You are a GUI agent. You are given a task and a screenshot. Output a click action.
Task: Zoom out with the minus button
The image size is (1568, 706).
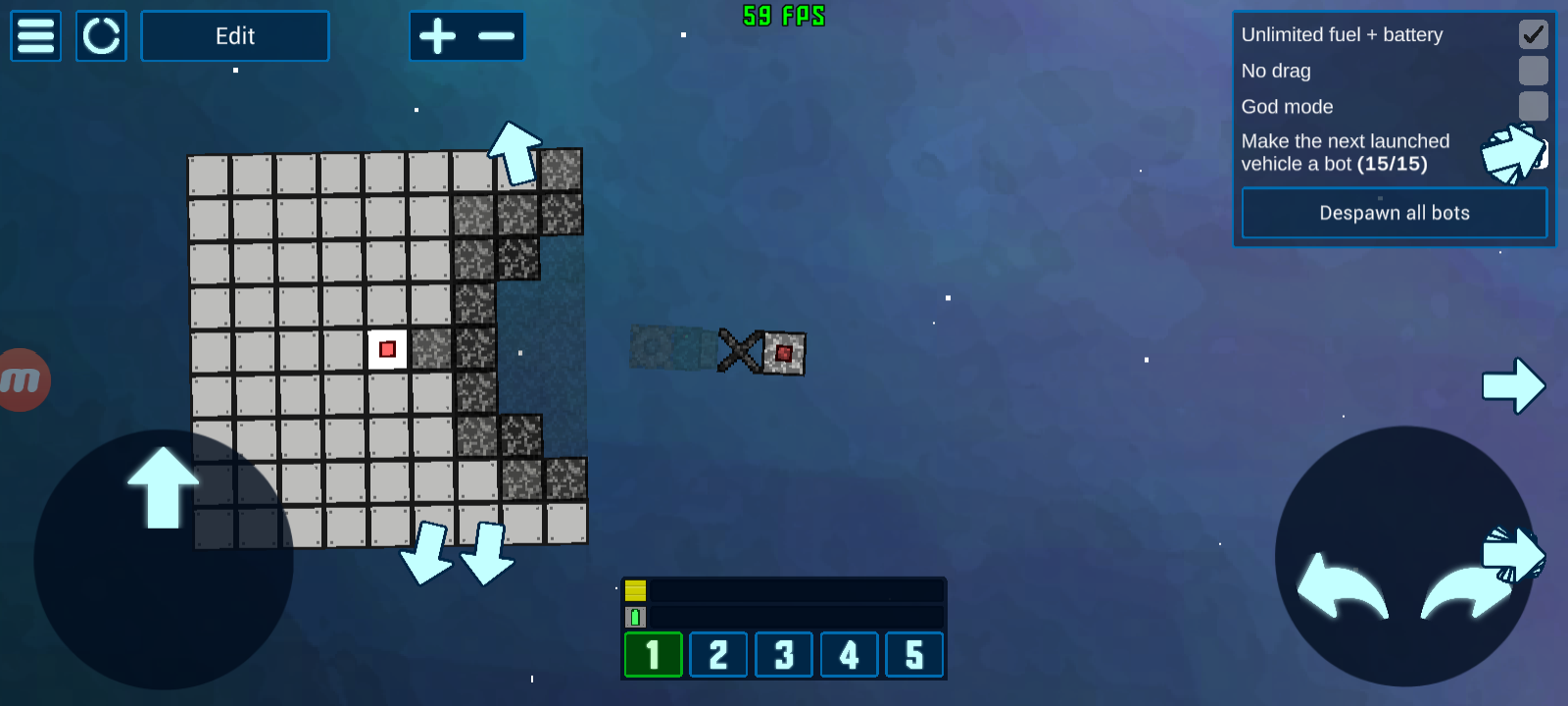click(496, 36)
